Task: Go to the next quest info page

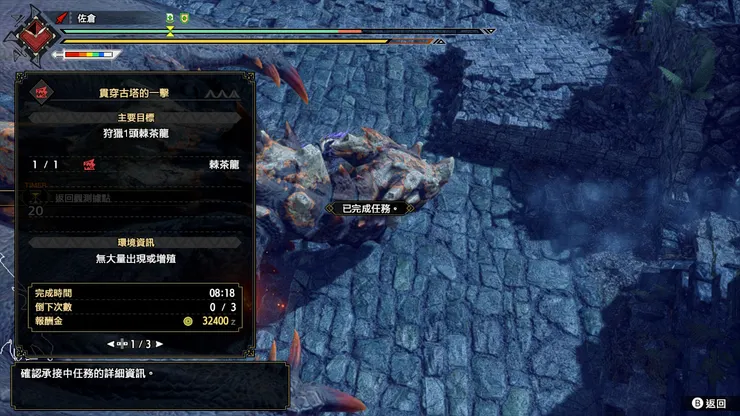Action: click(x=159, y=343)
